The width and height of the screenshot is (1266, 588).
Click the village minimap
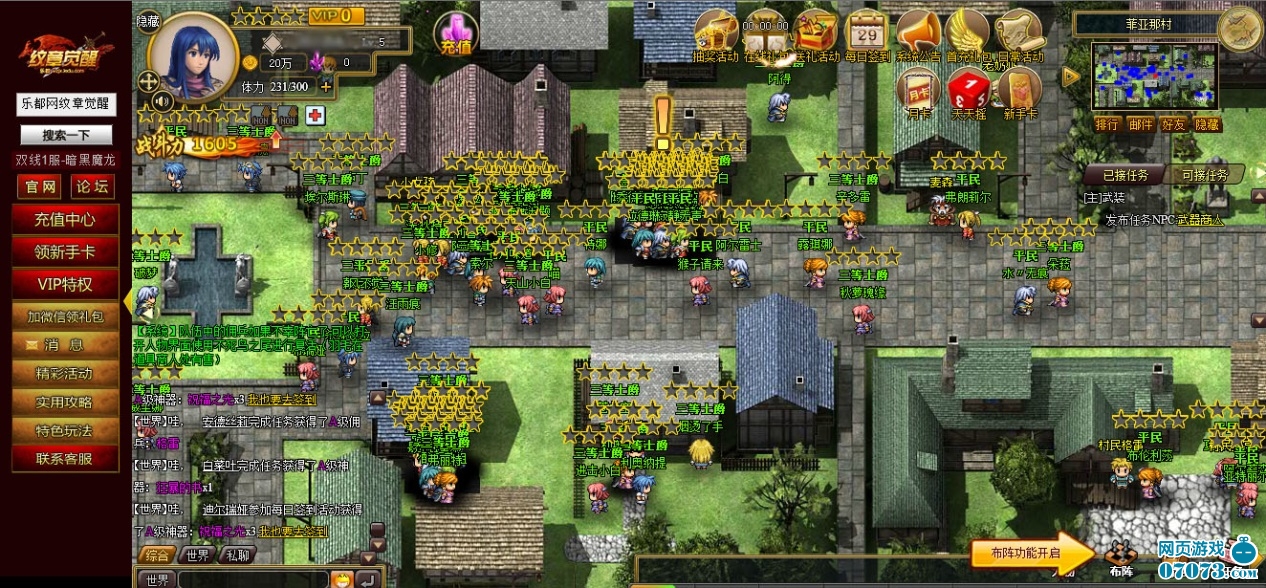1155,76
